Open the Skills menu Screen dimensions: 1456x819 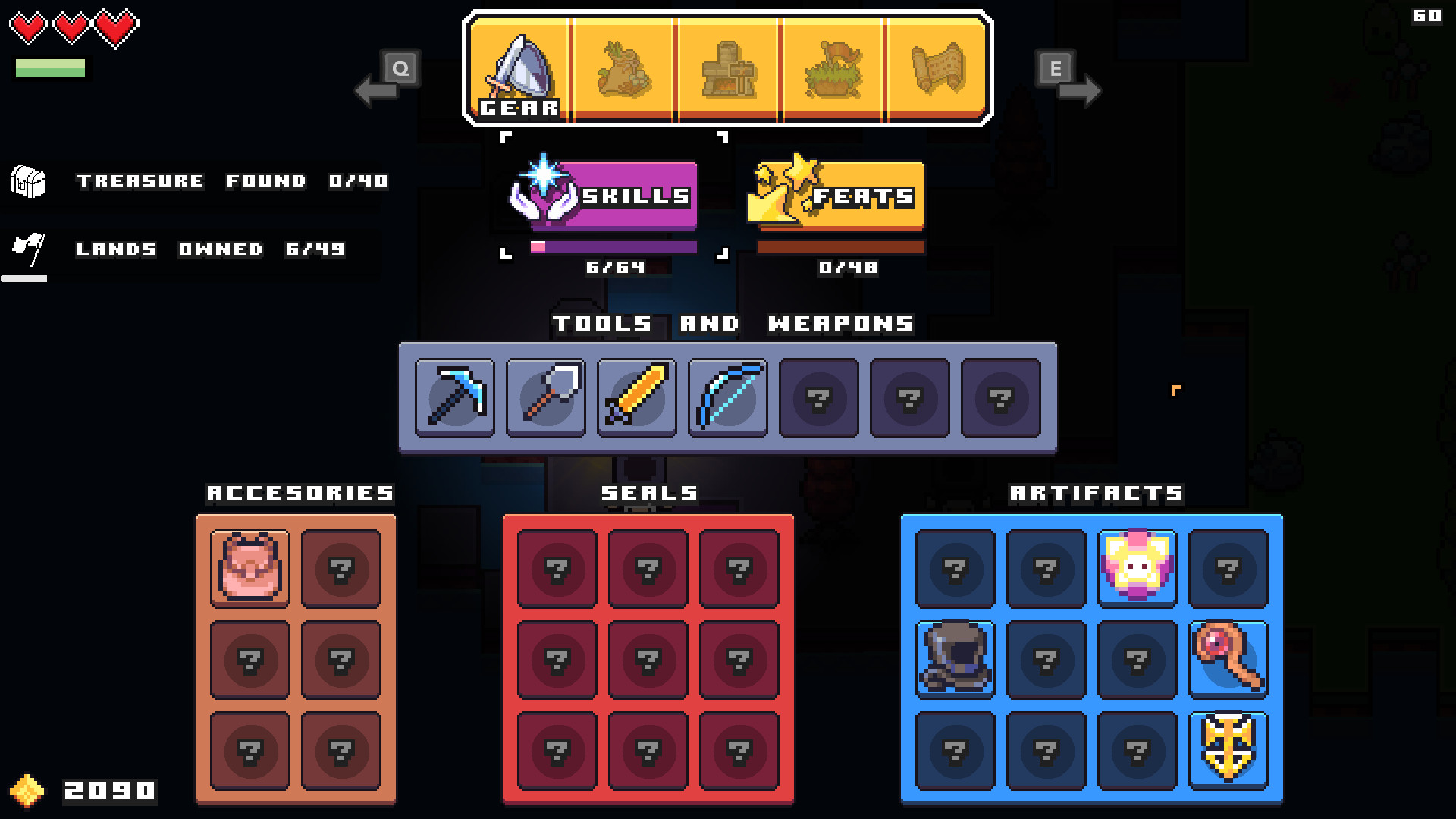coord(607,195)
